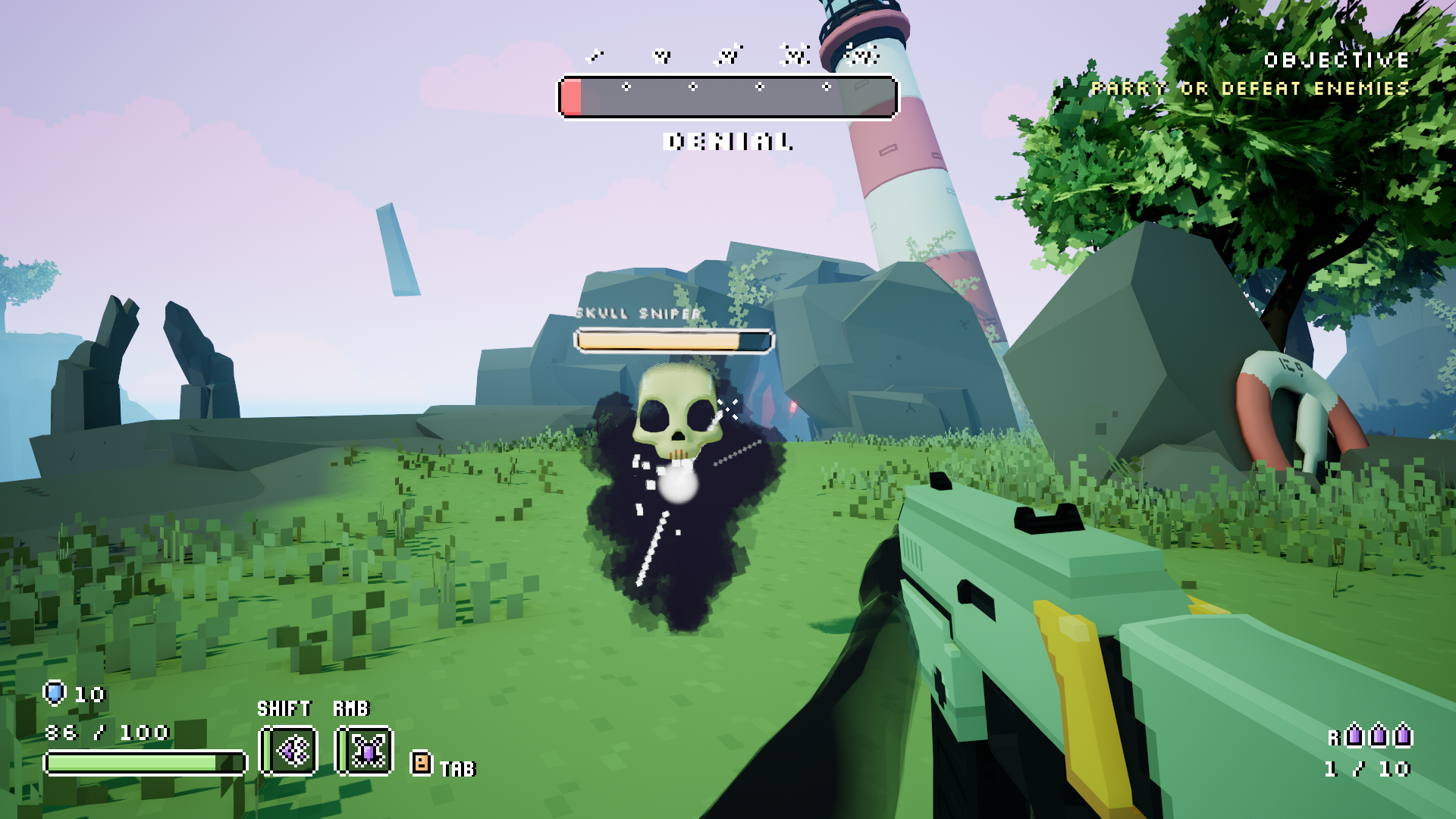
Task: Click the Parry or Defeat Enemies objective
Action: 1250,89
